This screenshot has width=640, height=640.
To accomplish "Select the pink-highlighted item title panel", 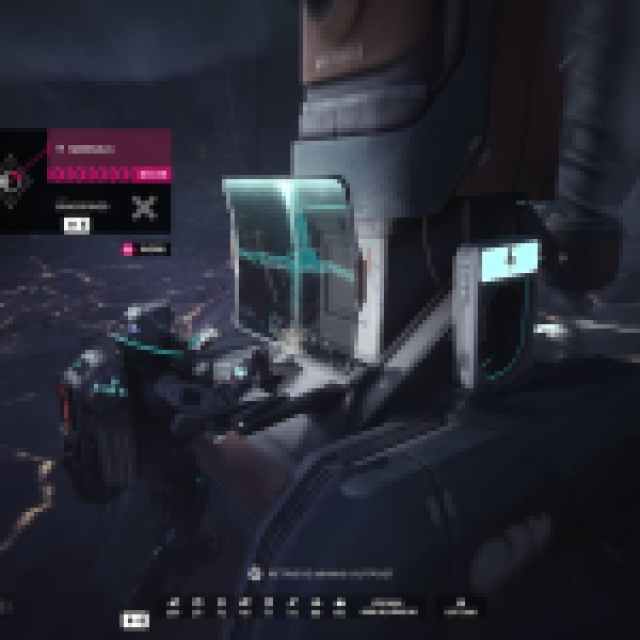I will tap(109, 148).
